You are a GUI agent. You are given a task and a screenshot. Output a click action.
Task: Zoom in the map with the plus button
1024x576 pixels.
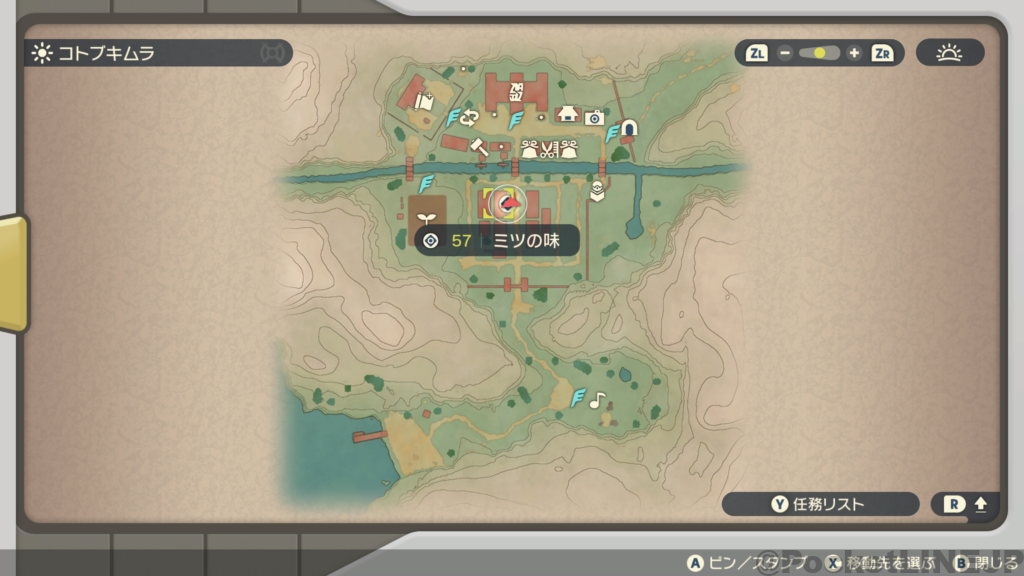pyautogui.click(x=853, y=53)
